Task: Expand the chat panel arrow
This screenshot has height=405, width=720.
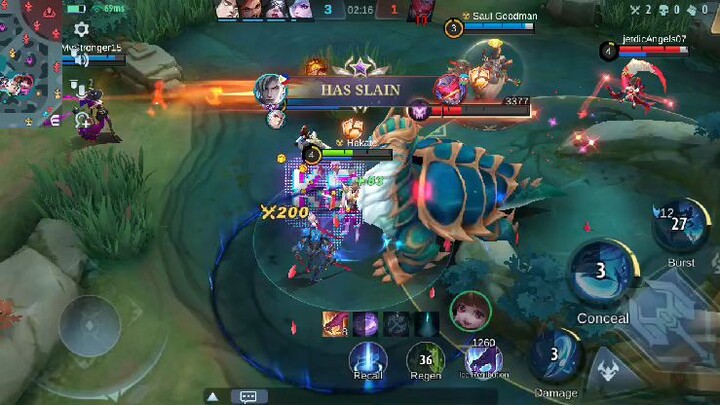Action: 213,396
